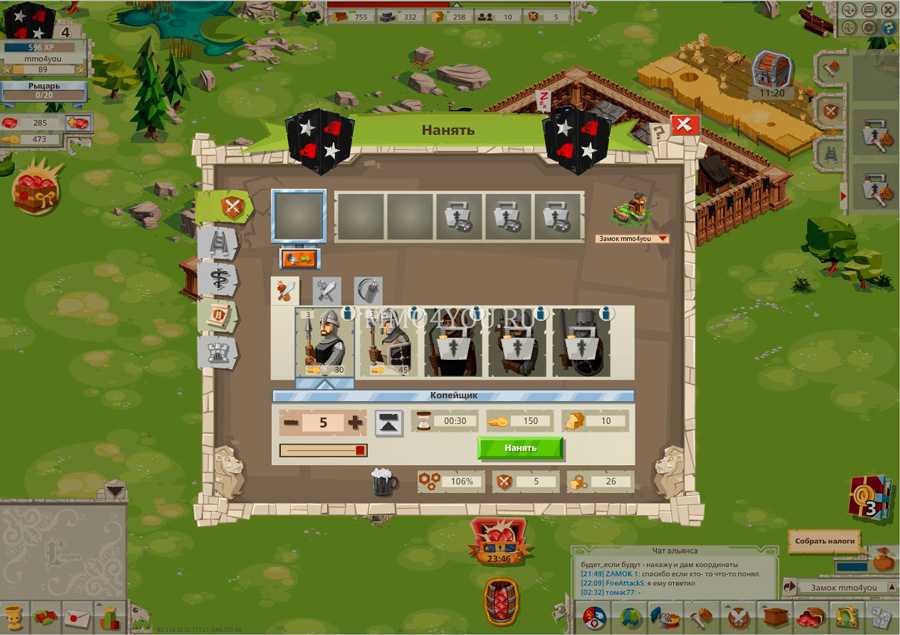Click the gift basket icon
This screenshot has height=635, width=900.
click(x=37, y=186)
